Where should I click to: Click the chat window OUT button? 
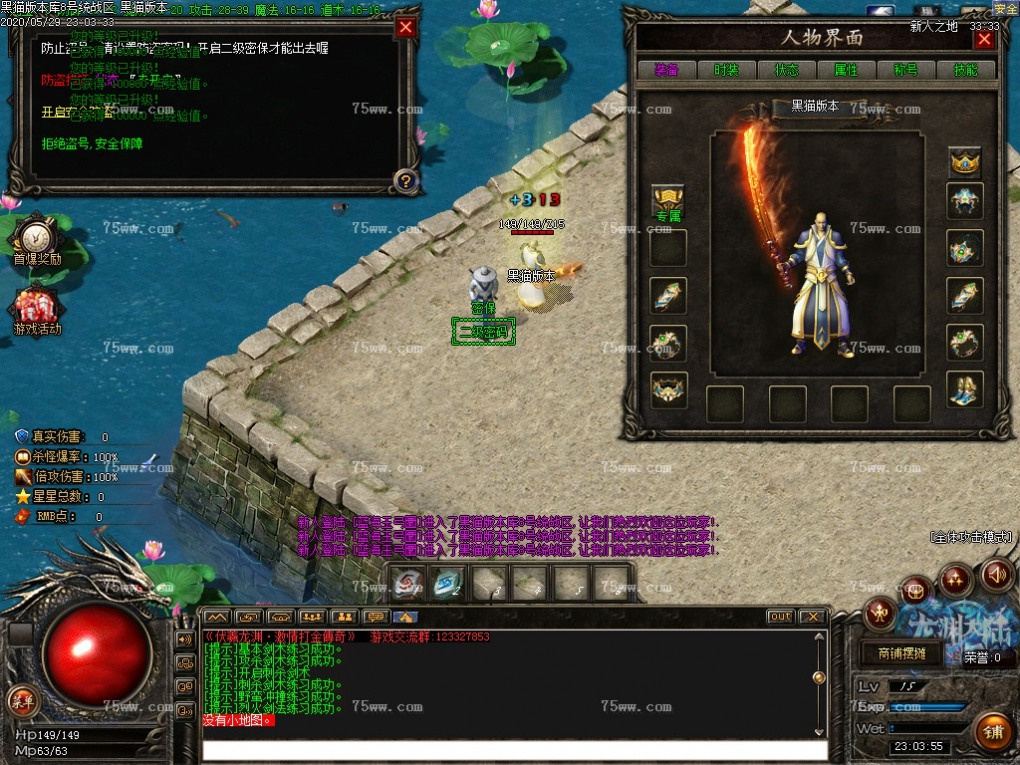point(780,617)
